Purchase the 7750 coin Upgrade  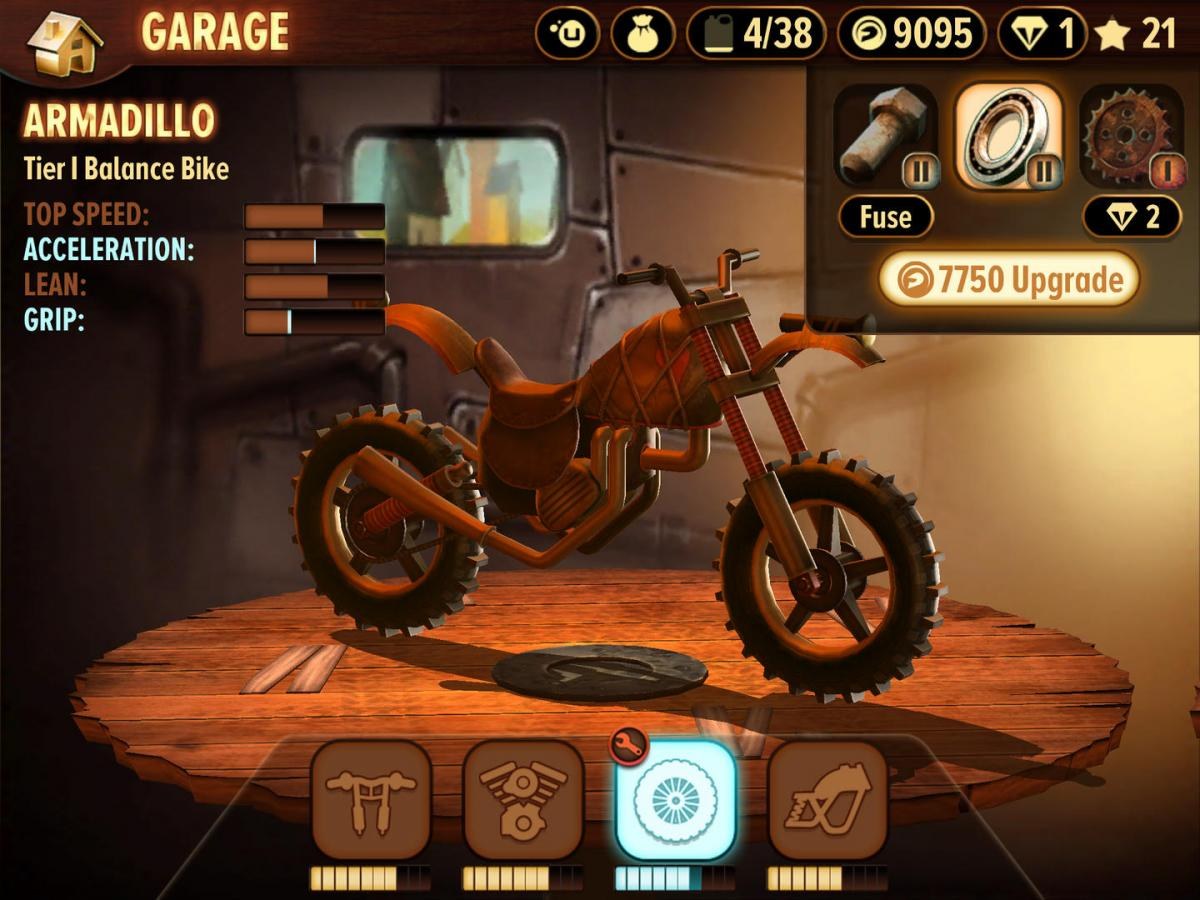tap(1008, 280)
